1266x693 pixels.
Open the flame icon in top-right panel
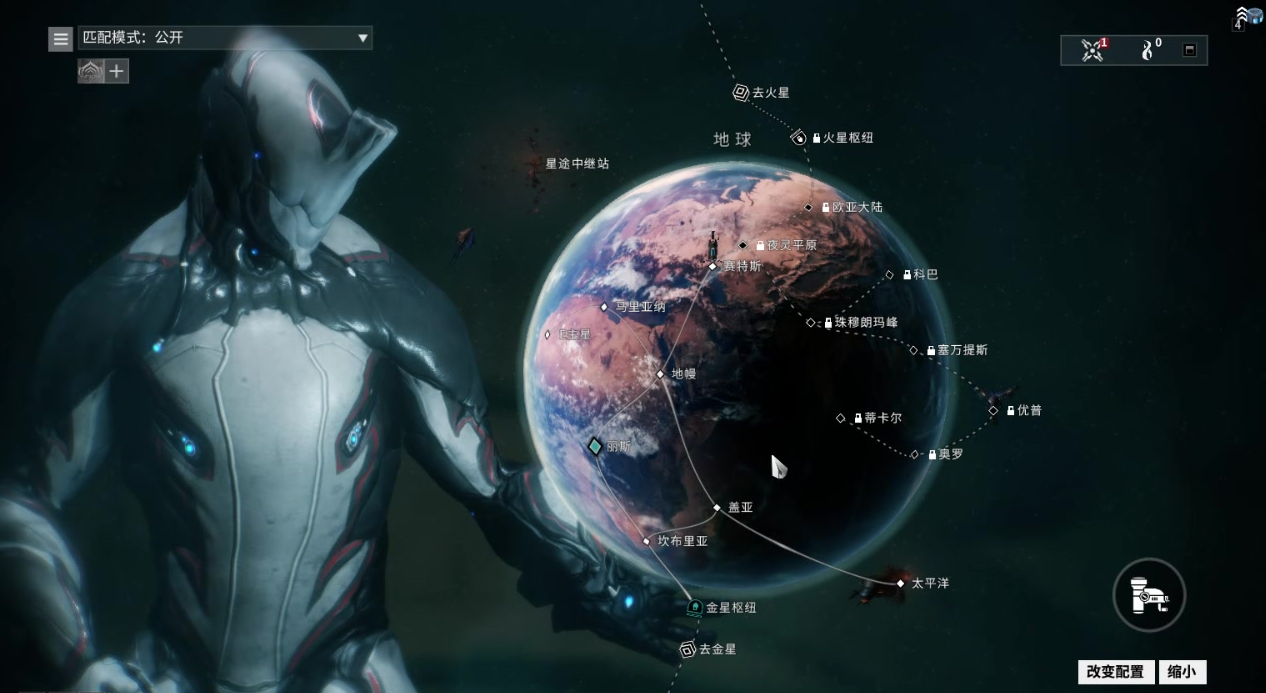1148,50
